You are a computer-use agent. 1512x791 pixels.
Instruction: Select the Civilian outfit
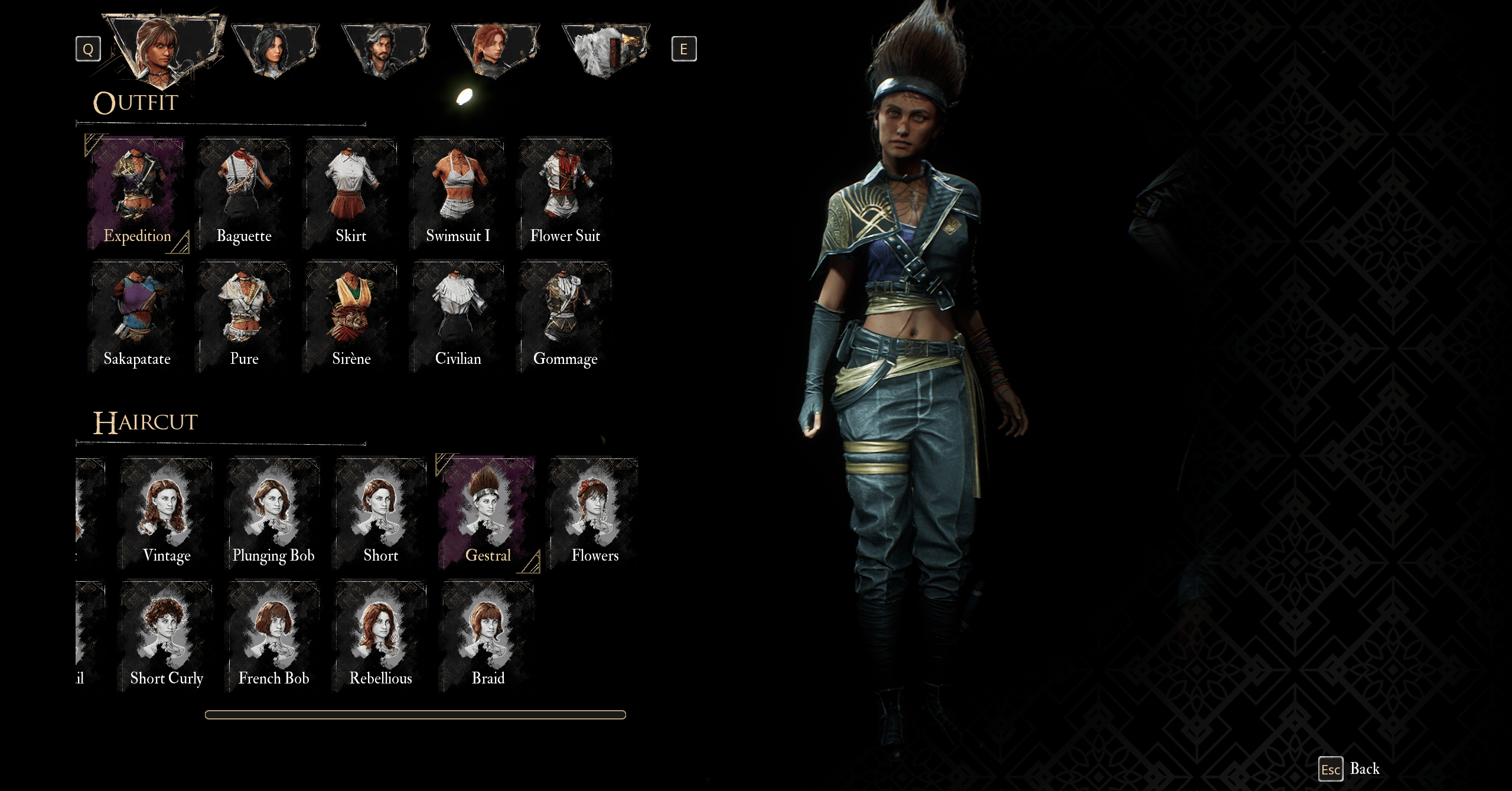458,317
